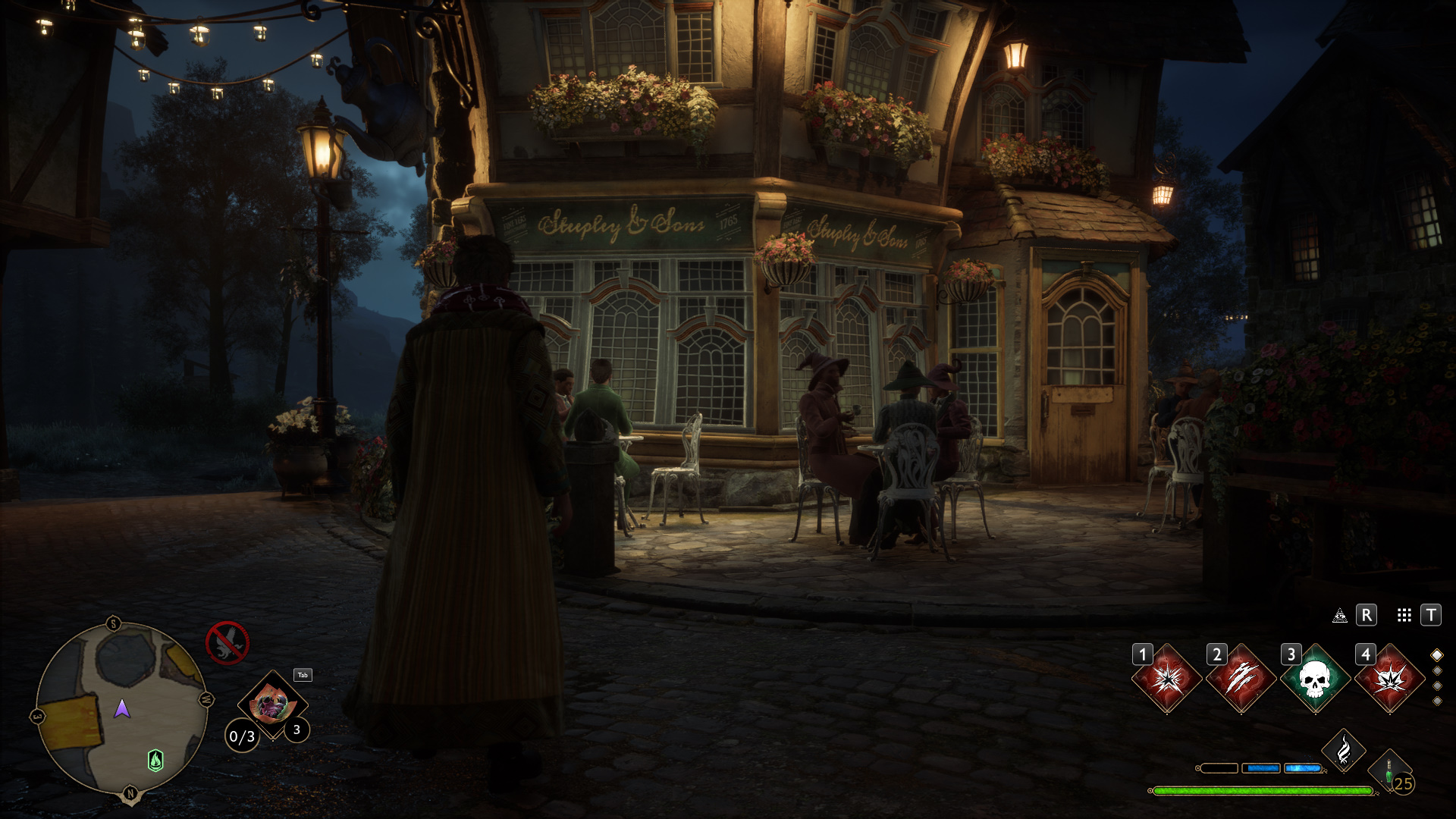Cast the claw slash spell in slot 2
The width and height of the screenshot is (1456, 819).
(x=1241, y=679)
